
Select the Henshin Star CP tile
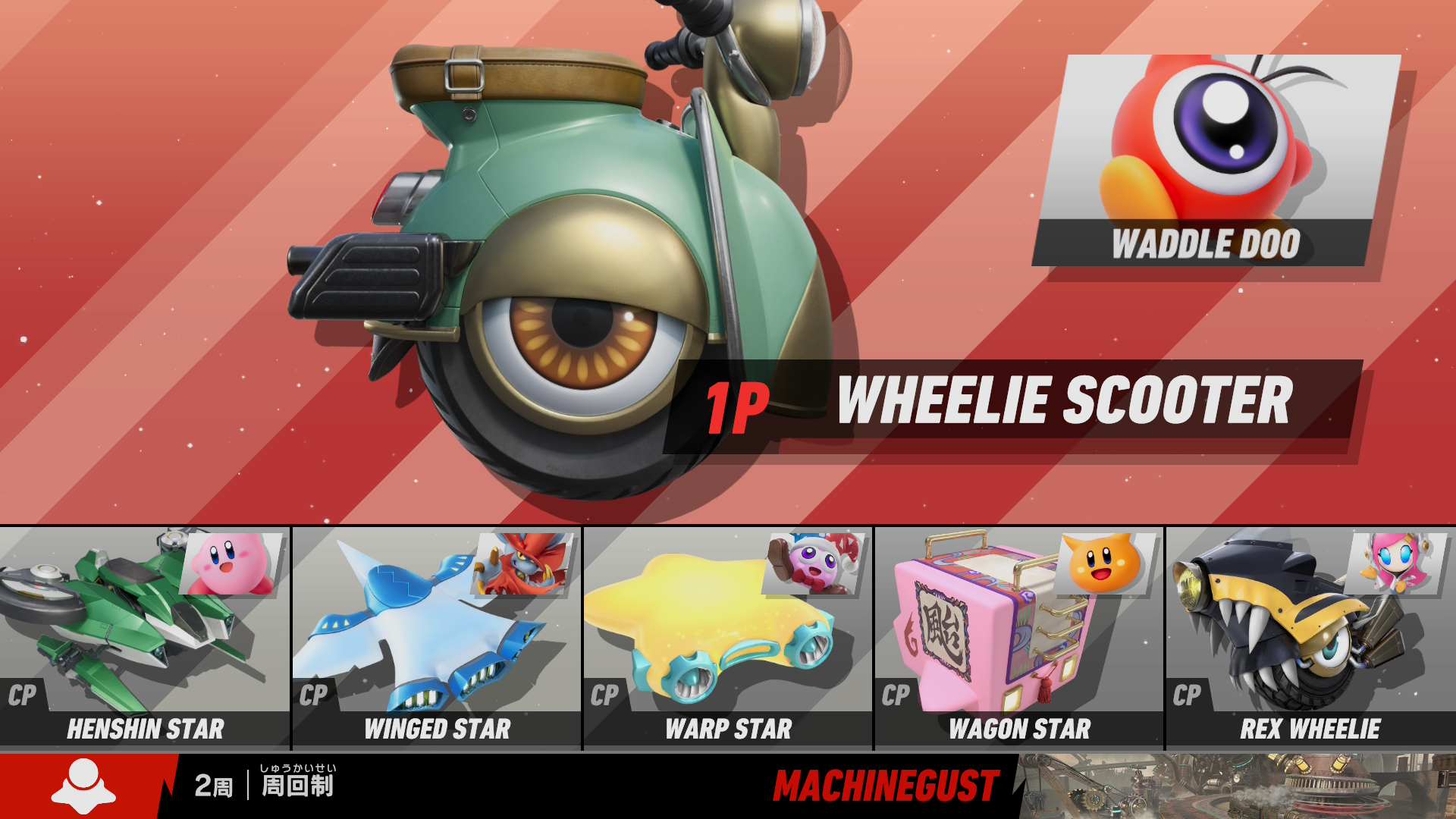(x=145, y=638)
